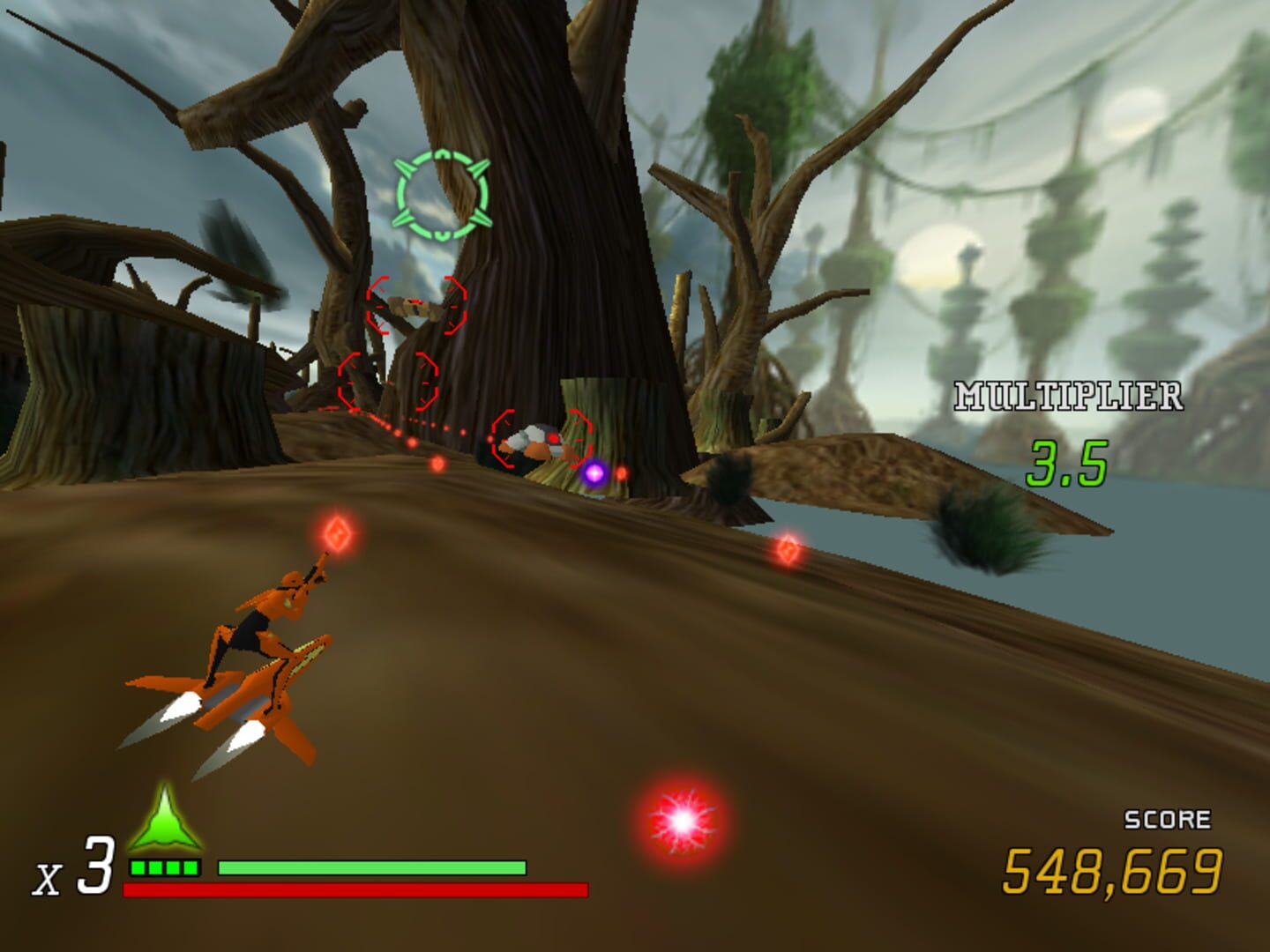Select the green ship lives icon
The height and width of the screenshot is (952, 1270).
tap(168, 824)
